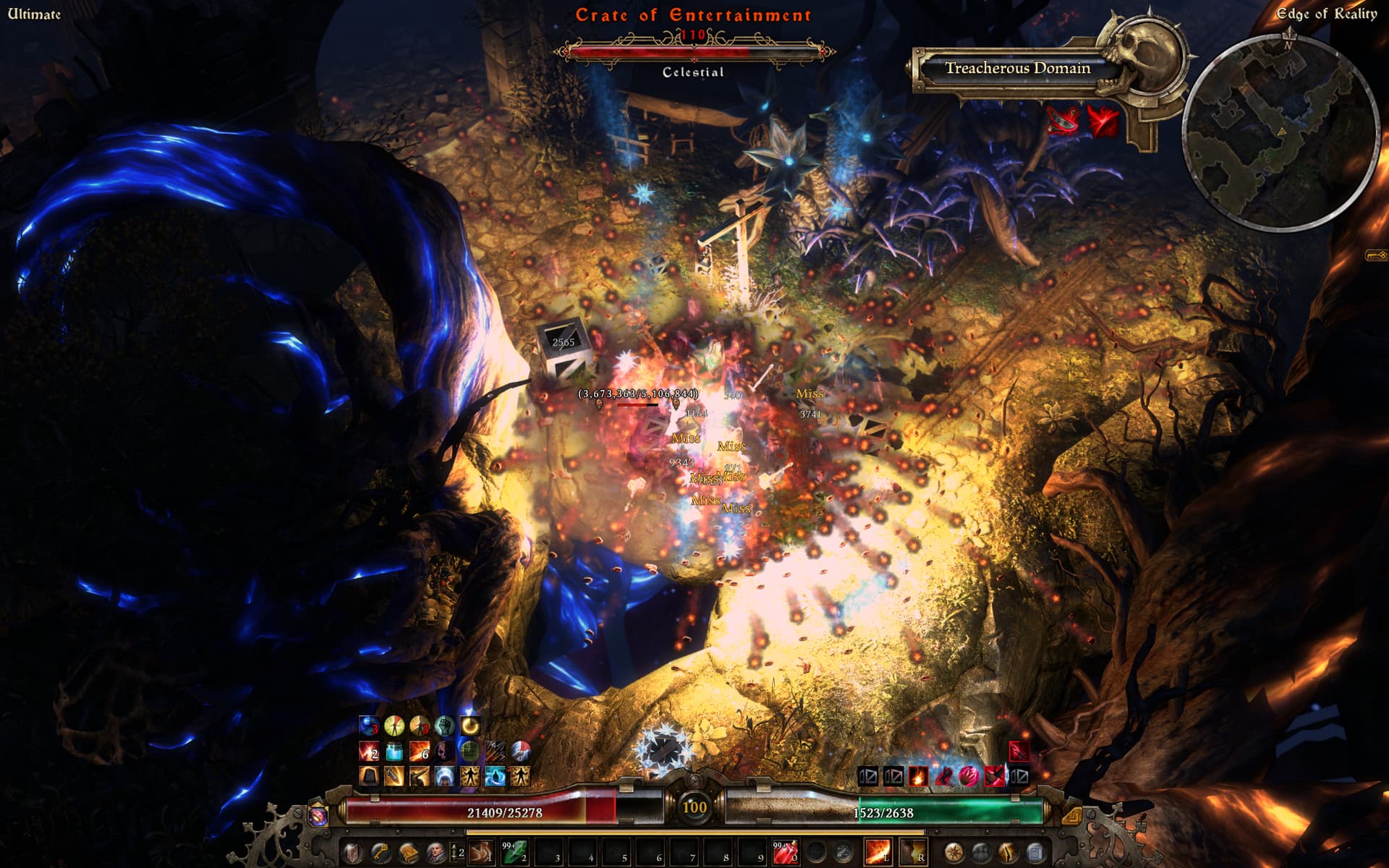Viewport: 1389px width, 868px height.
Task: Click the blue potion jar buff icon
Action: 394,752
